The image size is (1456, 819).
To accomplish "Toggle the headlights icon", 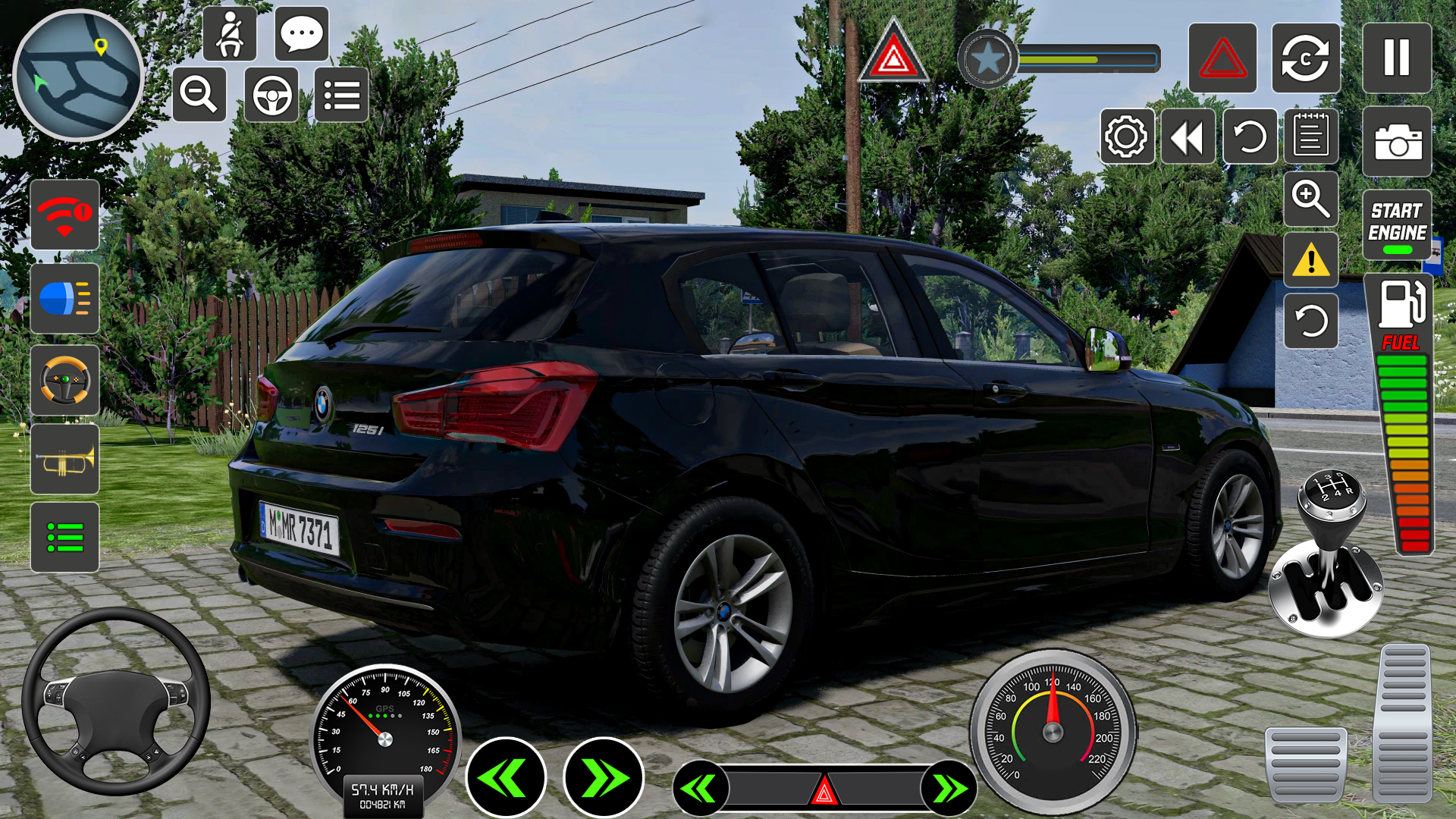I will tap(64, 300).
